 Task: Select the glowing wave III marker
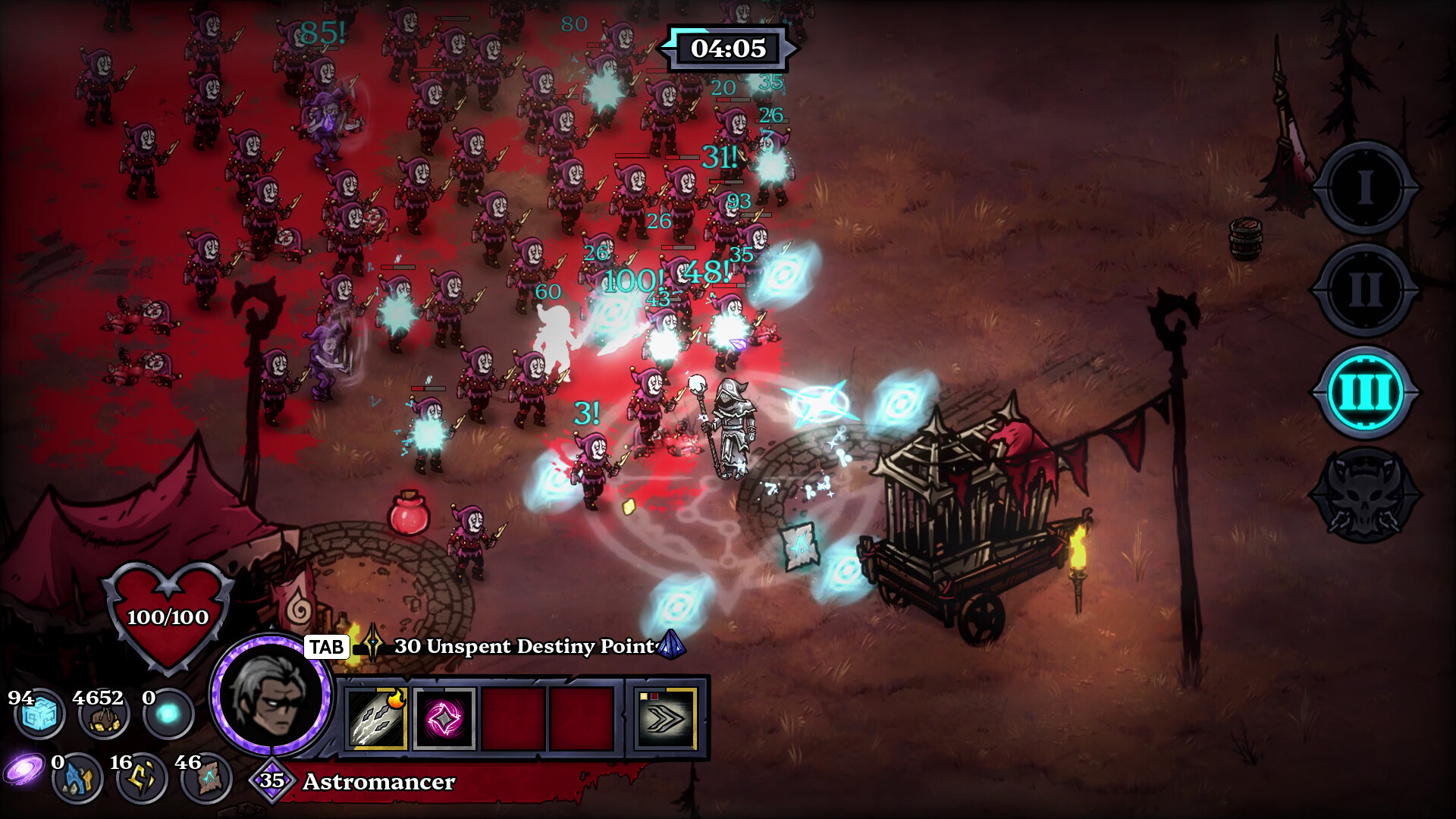tap(1365, 392)
